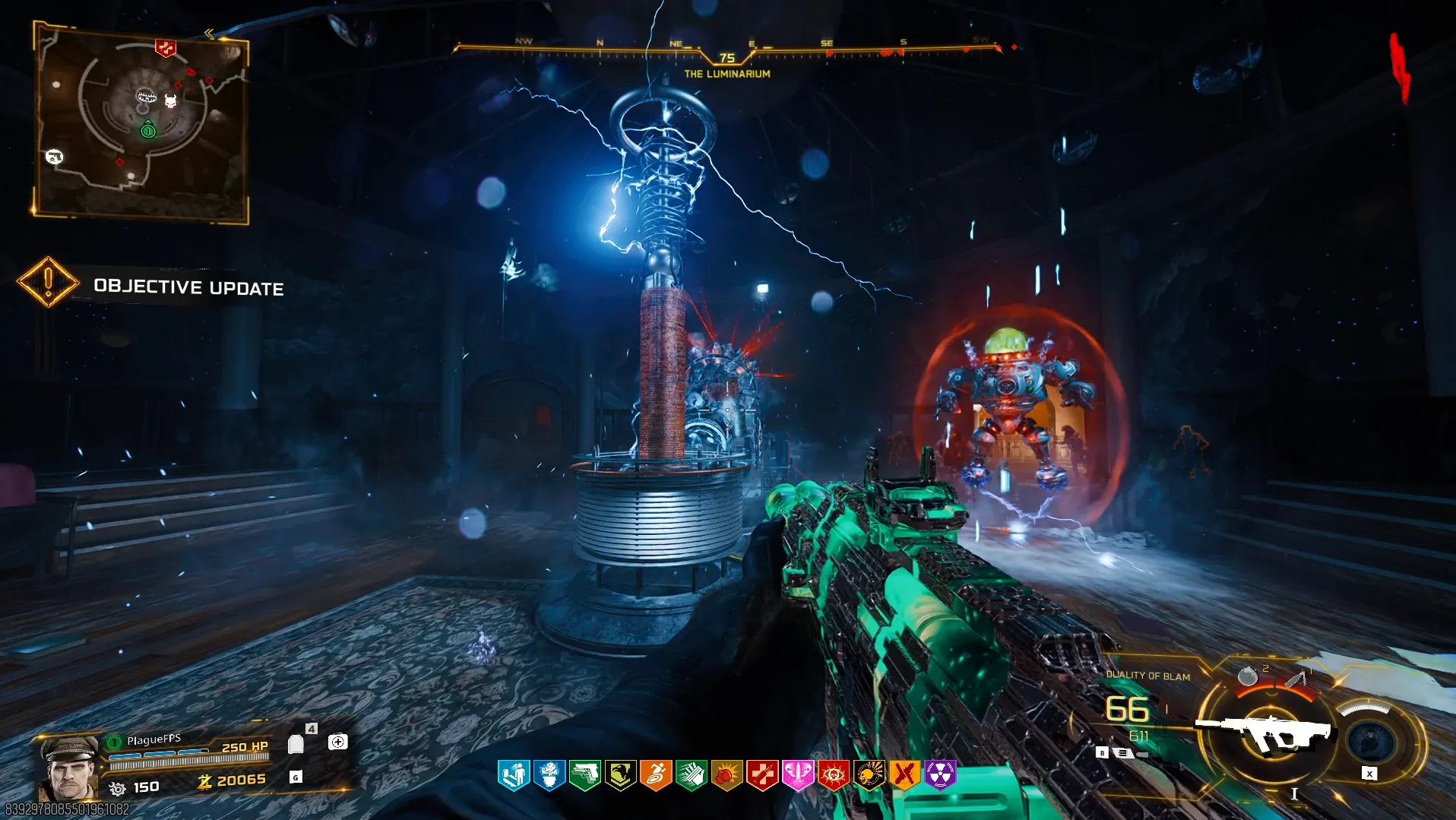Select the pistol wall-buy marker on minimap
The height and width of the screenshot is (820, 1456).
(54, 157)
